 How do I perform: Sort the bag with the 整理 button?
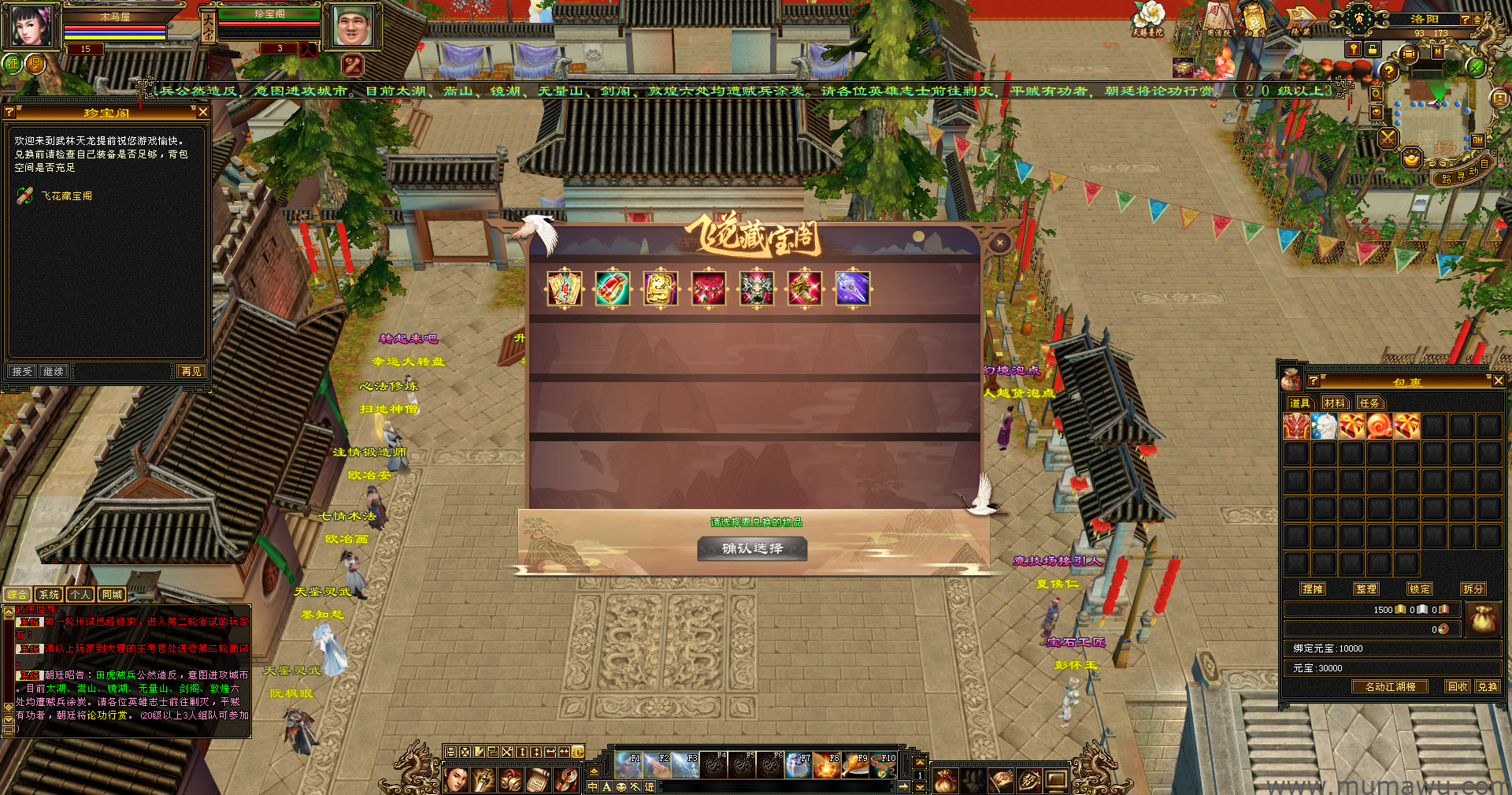[1366, 589]
